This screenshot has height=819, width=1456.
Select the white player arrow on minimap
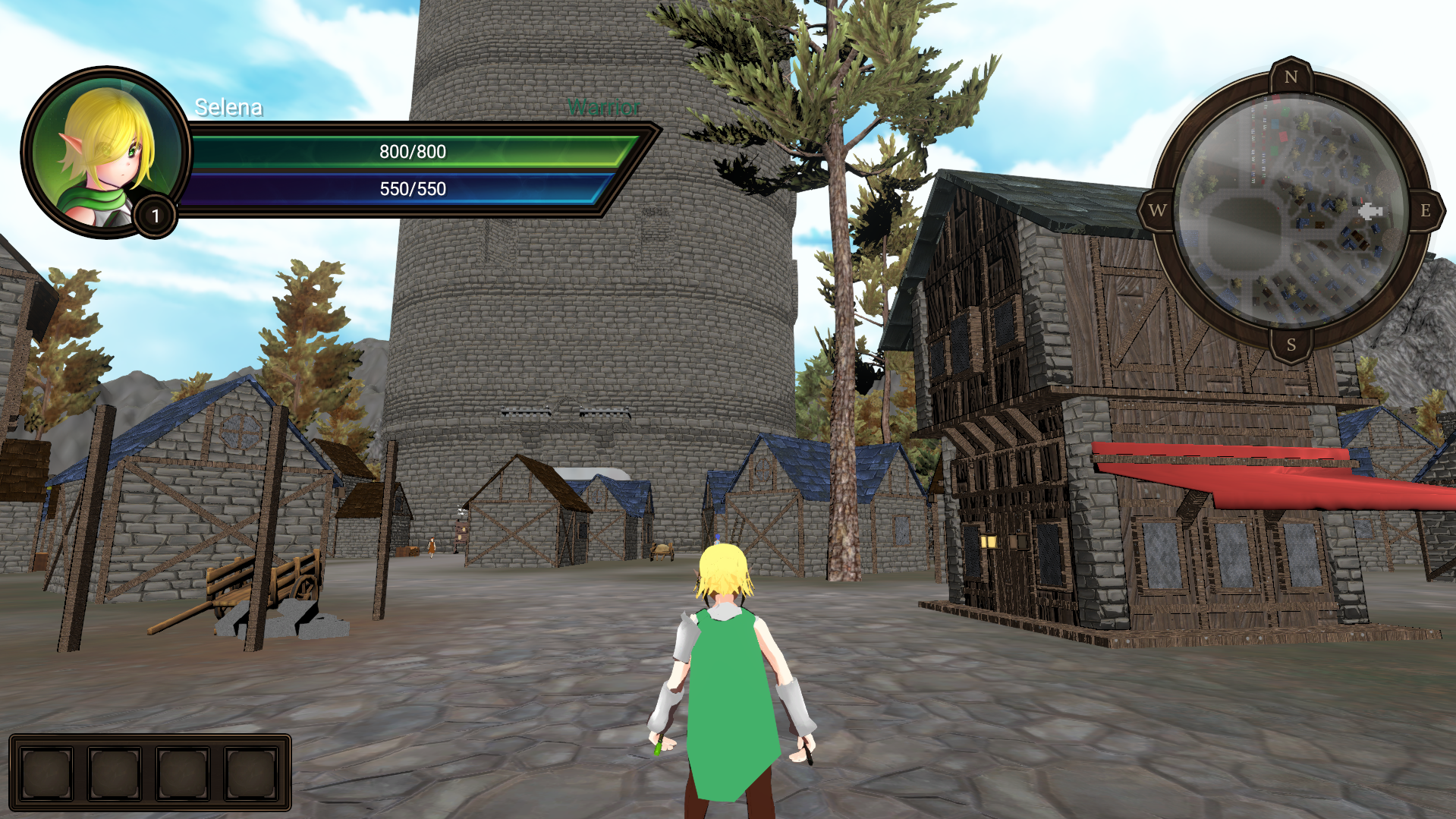(1370, 211)
